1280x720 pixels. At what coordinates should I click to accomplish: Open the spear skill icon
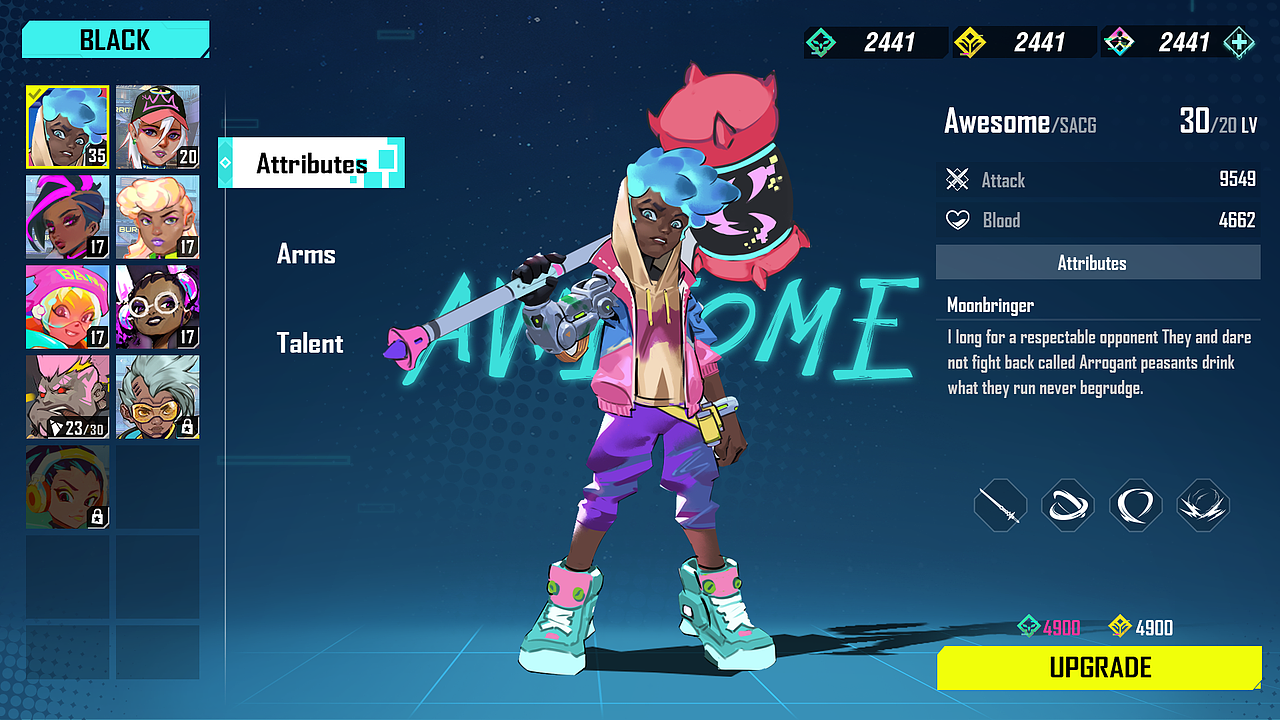point(1001,505)
